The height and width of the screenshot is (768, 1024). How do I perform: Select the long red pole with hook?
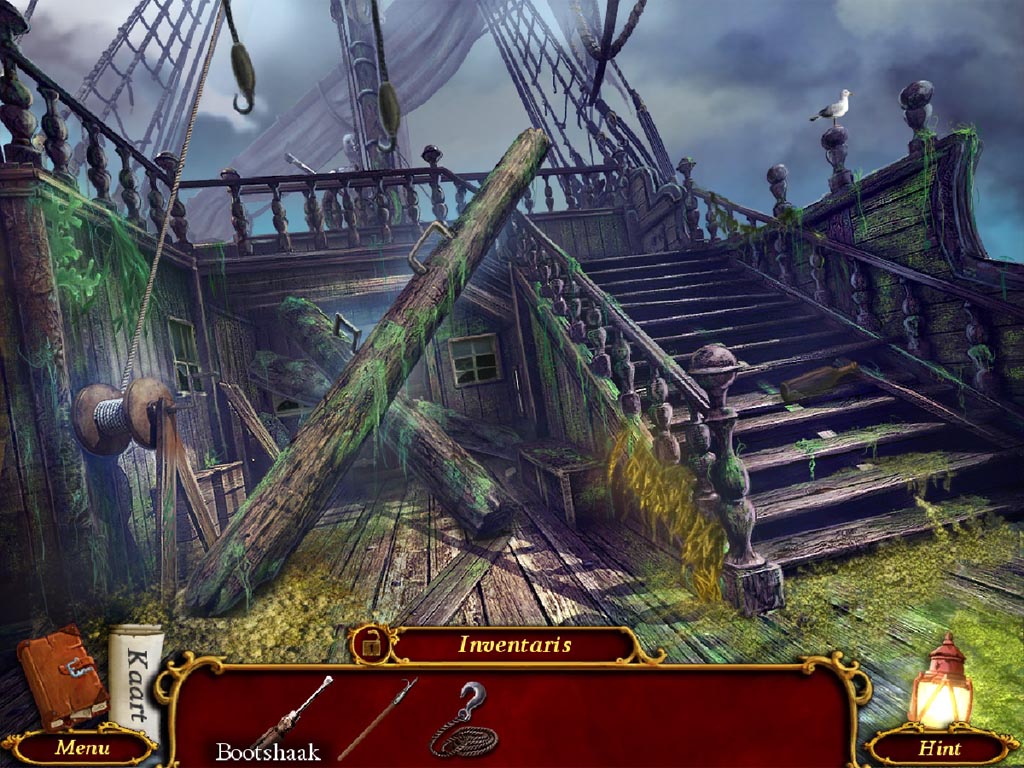pyautogui.click(x=377, y=719)
